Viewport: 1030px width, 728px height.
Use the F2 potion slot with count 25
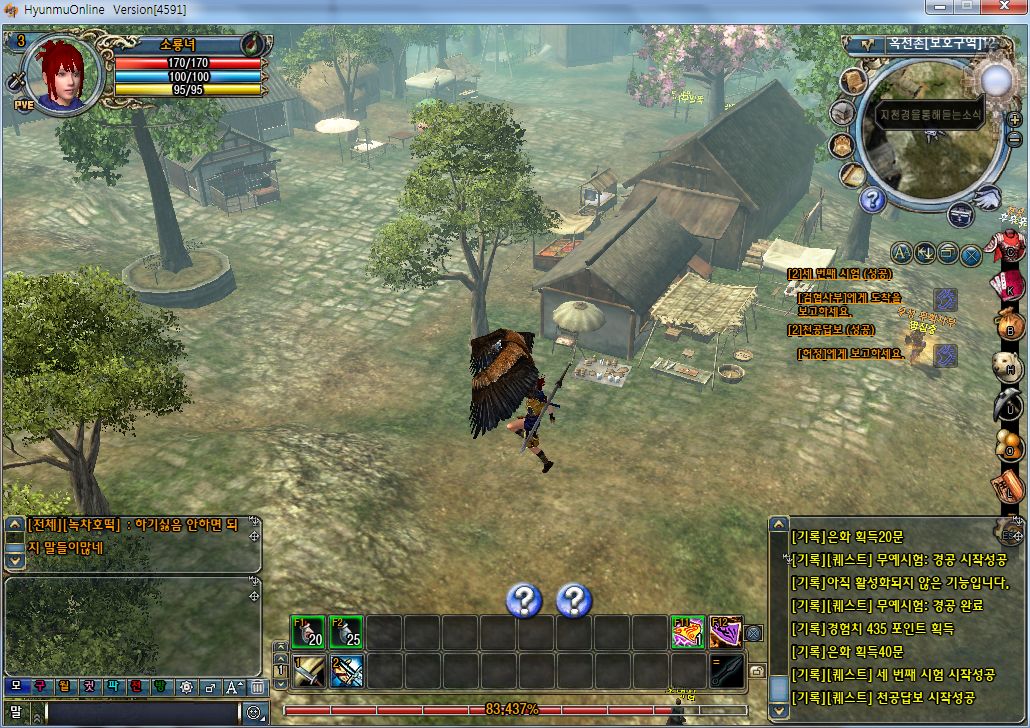pyautogui.click(x=346, y=632)
